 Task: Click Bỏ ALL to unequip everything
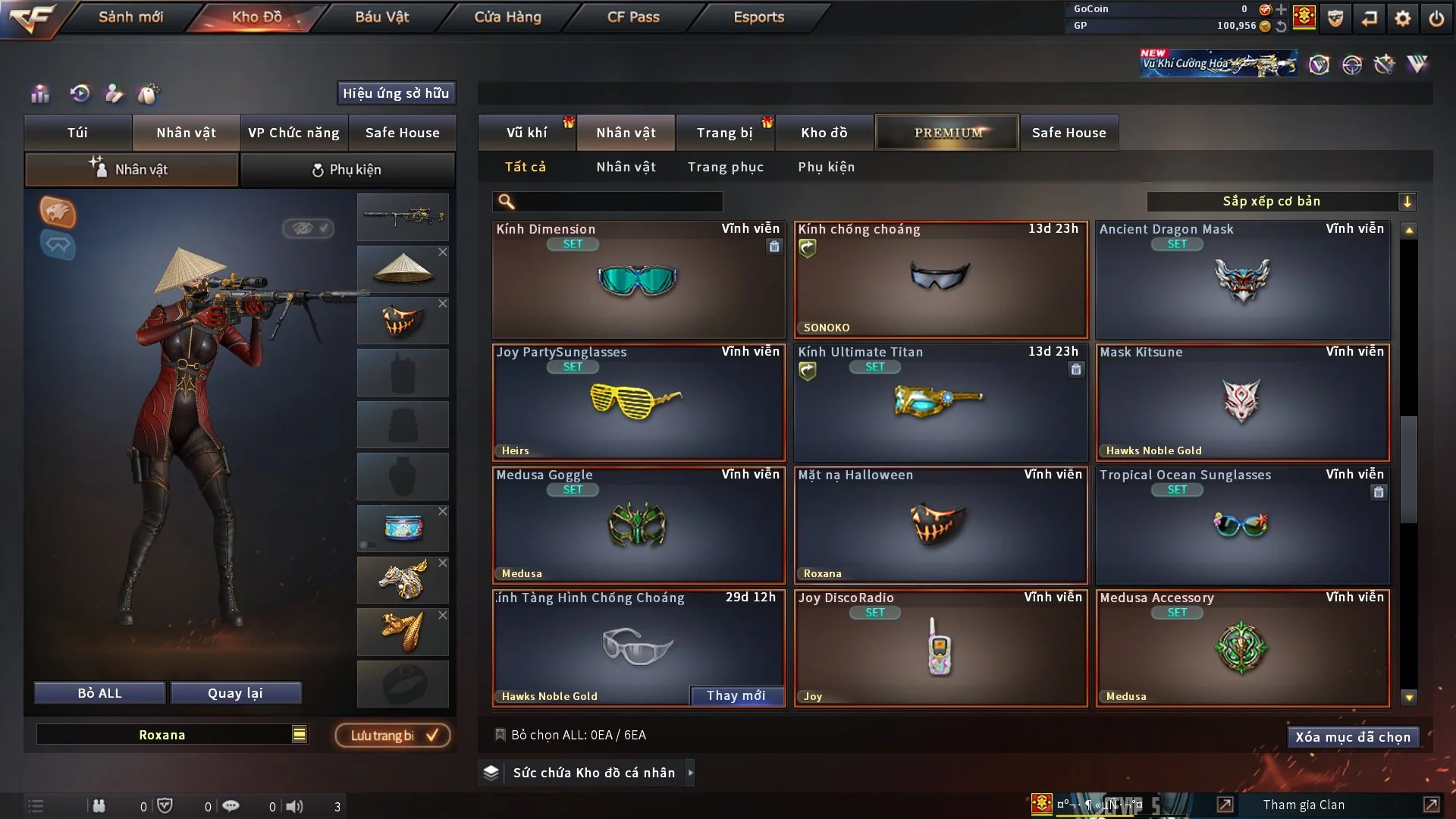tap(99, 693)
